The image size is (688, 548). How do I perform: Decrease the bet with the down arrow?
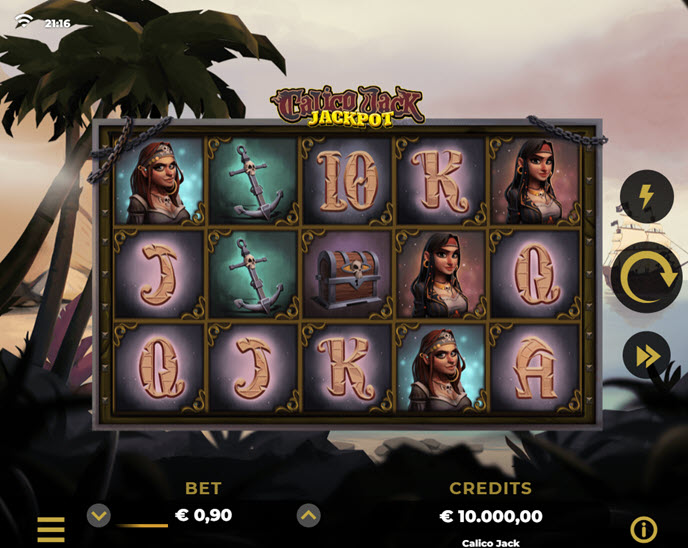98,516
